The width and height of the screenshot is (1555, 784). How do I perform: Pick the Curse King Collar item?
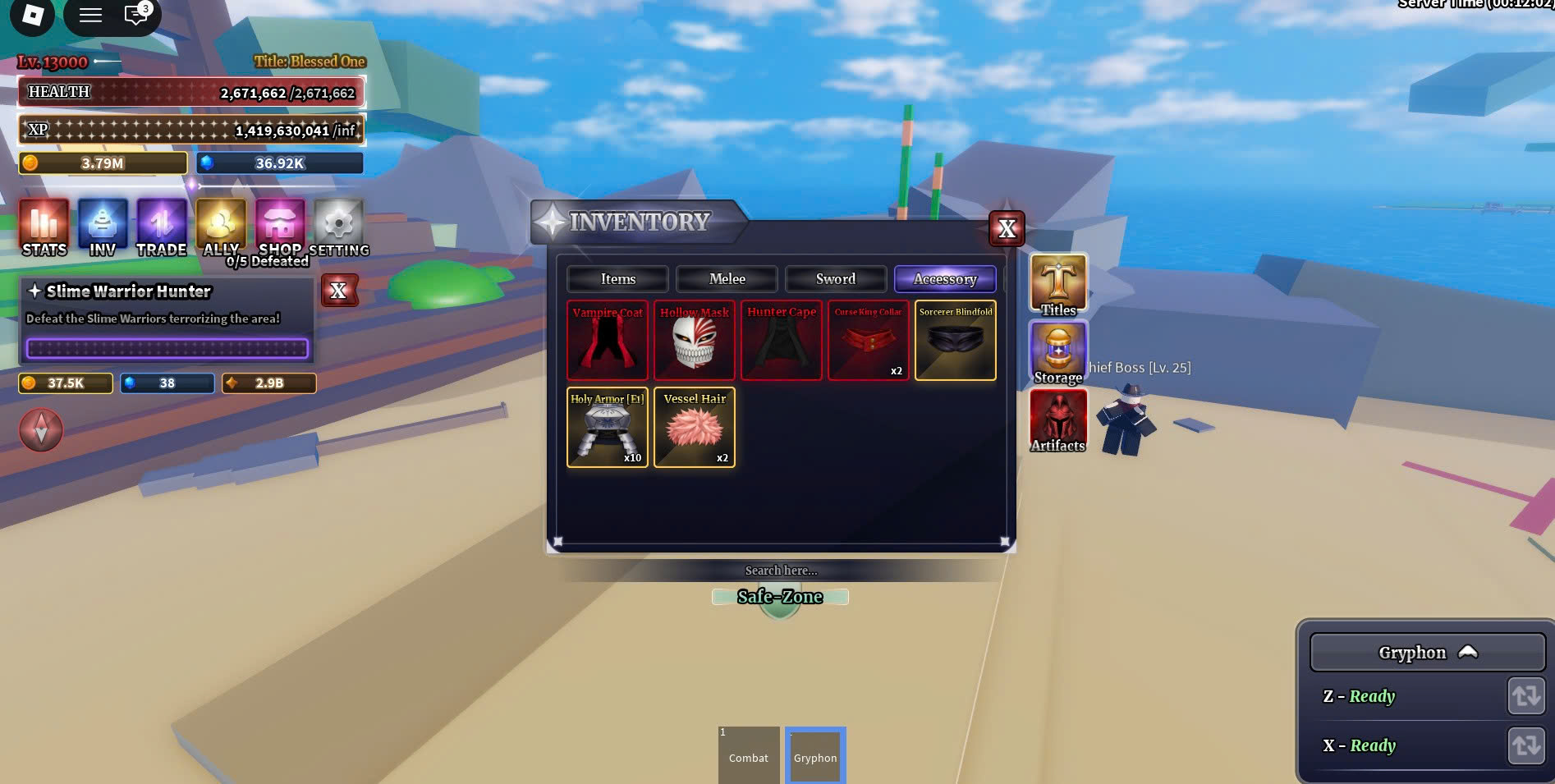click(869, 341)
